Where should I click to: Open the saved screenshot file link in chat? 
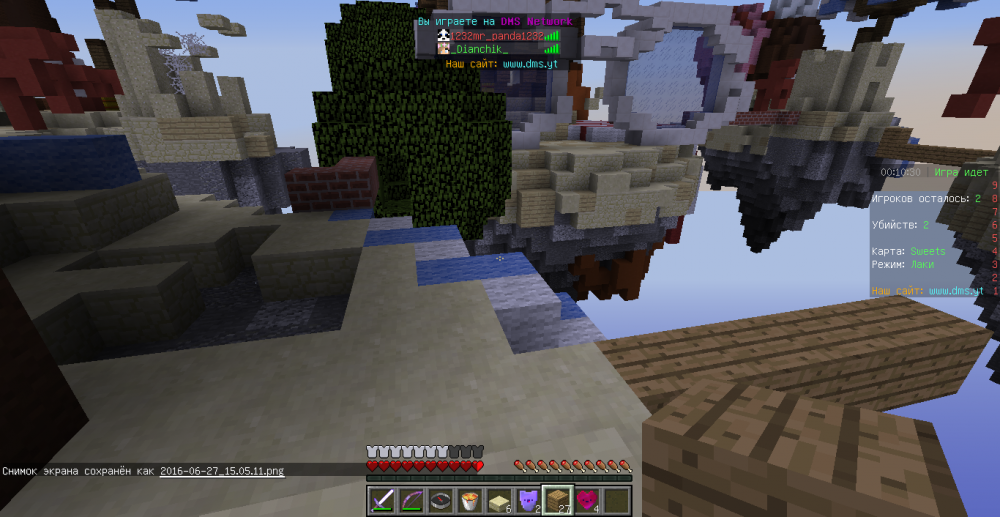click(x=222, y=470)
